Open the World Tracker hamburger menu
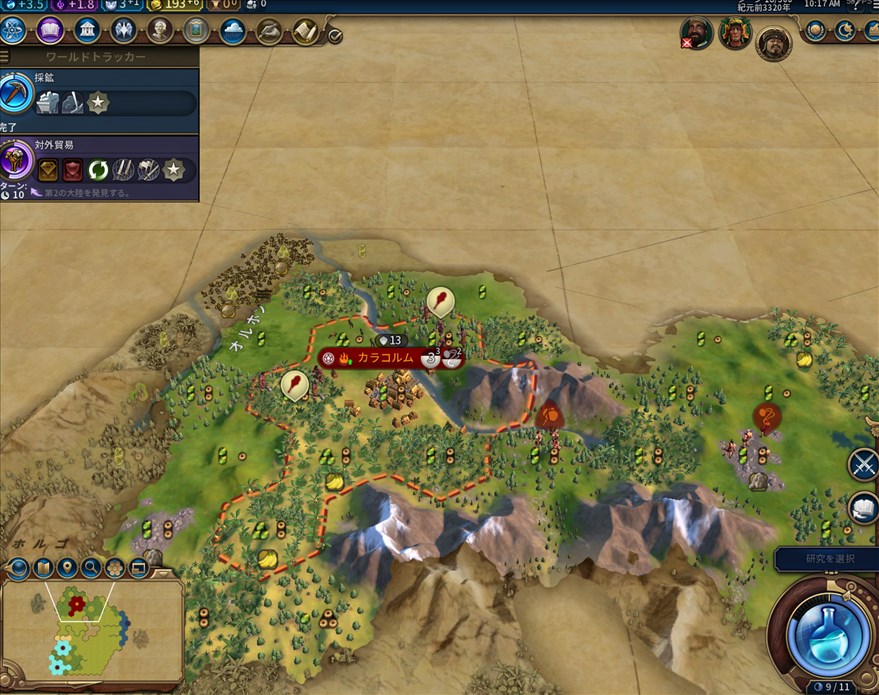The image size is (879, 695). point(5,57)
